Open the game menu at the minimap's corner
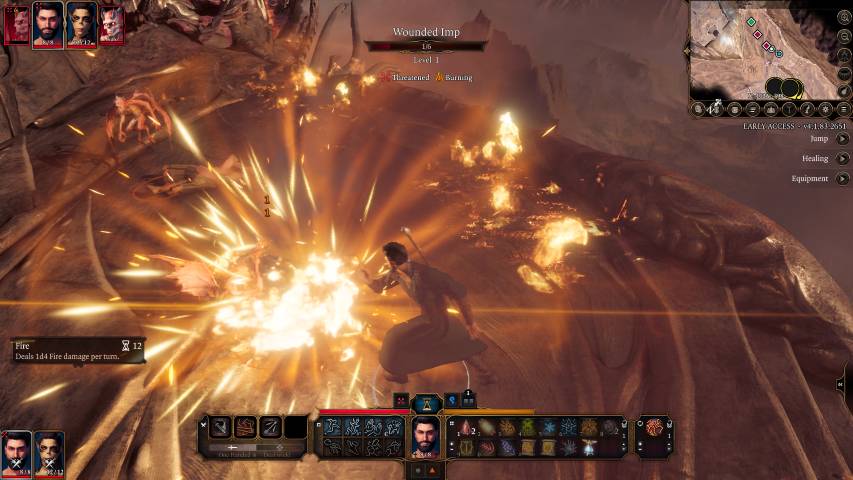The width and height of the screenshot is (853, 480). [x=844, y=108]
